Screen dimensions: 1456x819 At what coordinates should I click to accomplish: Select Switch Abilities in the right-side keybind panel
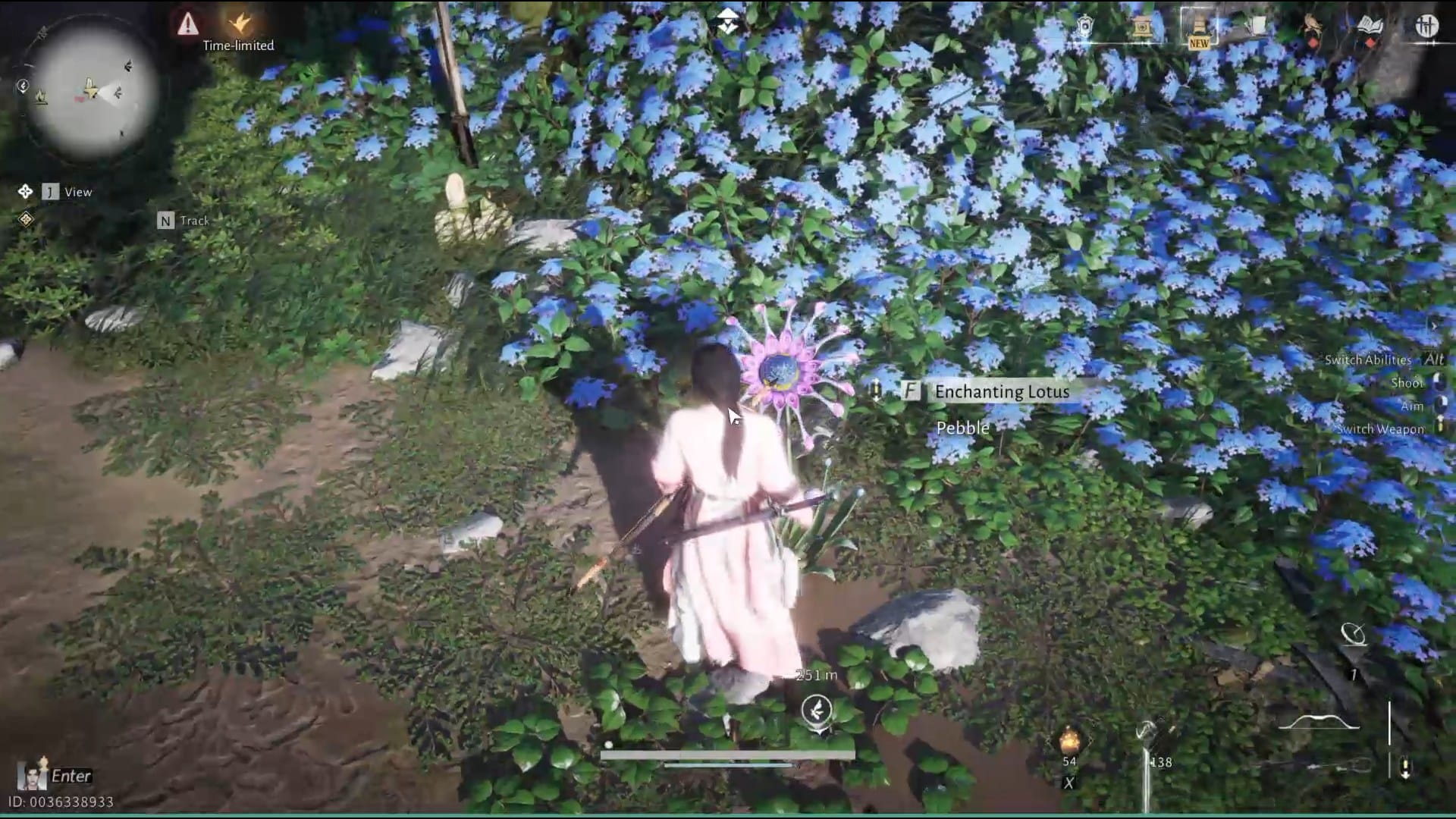click(x=1367, y=360)
